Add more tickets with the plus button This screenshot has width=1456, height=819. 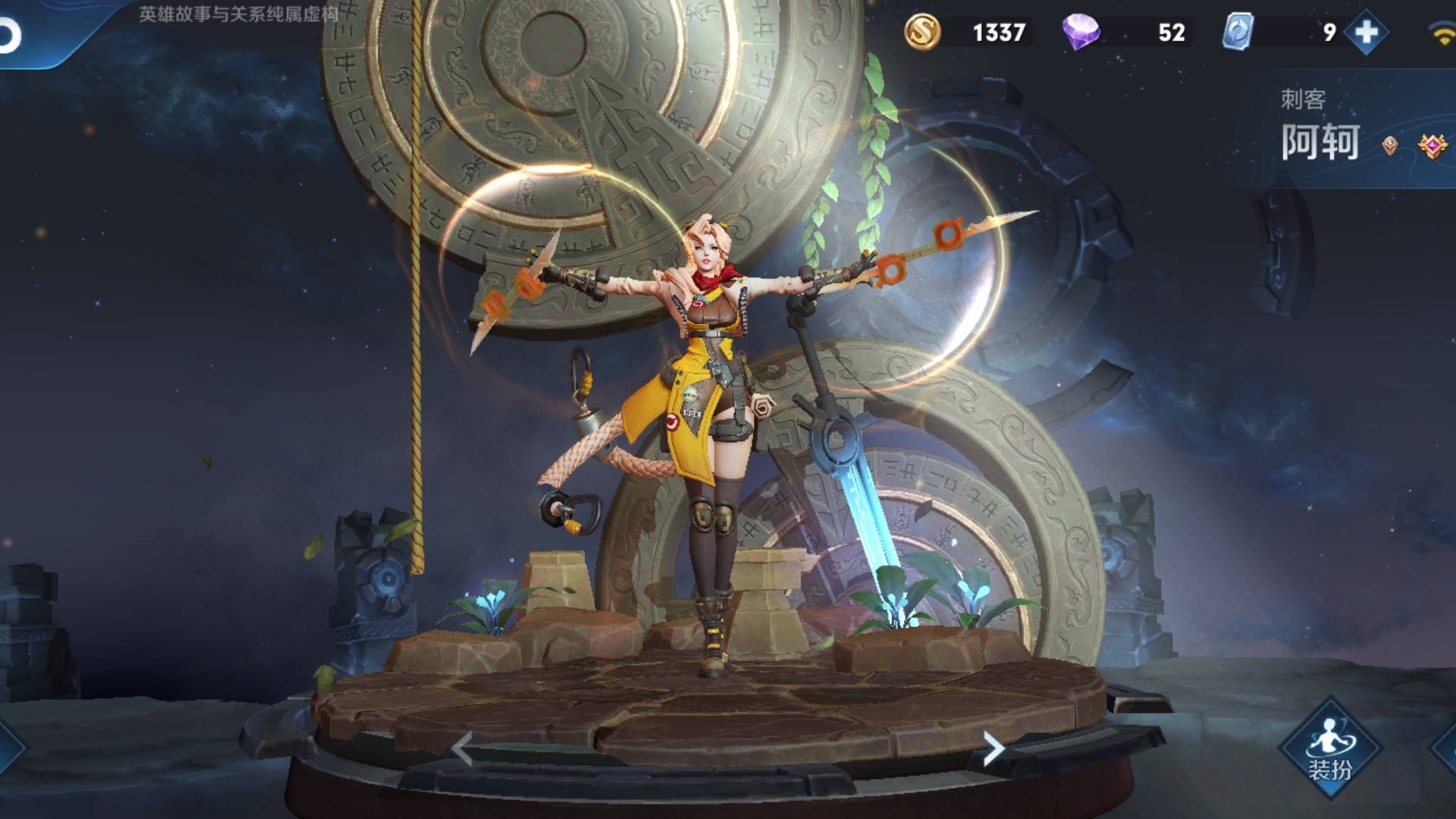point(1366,33)
